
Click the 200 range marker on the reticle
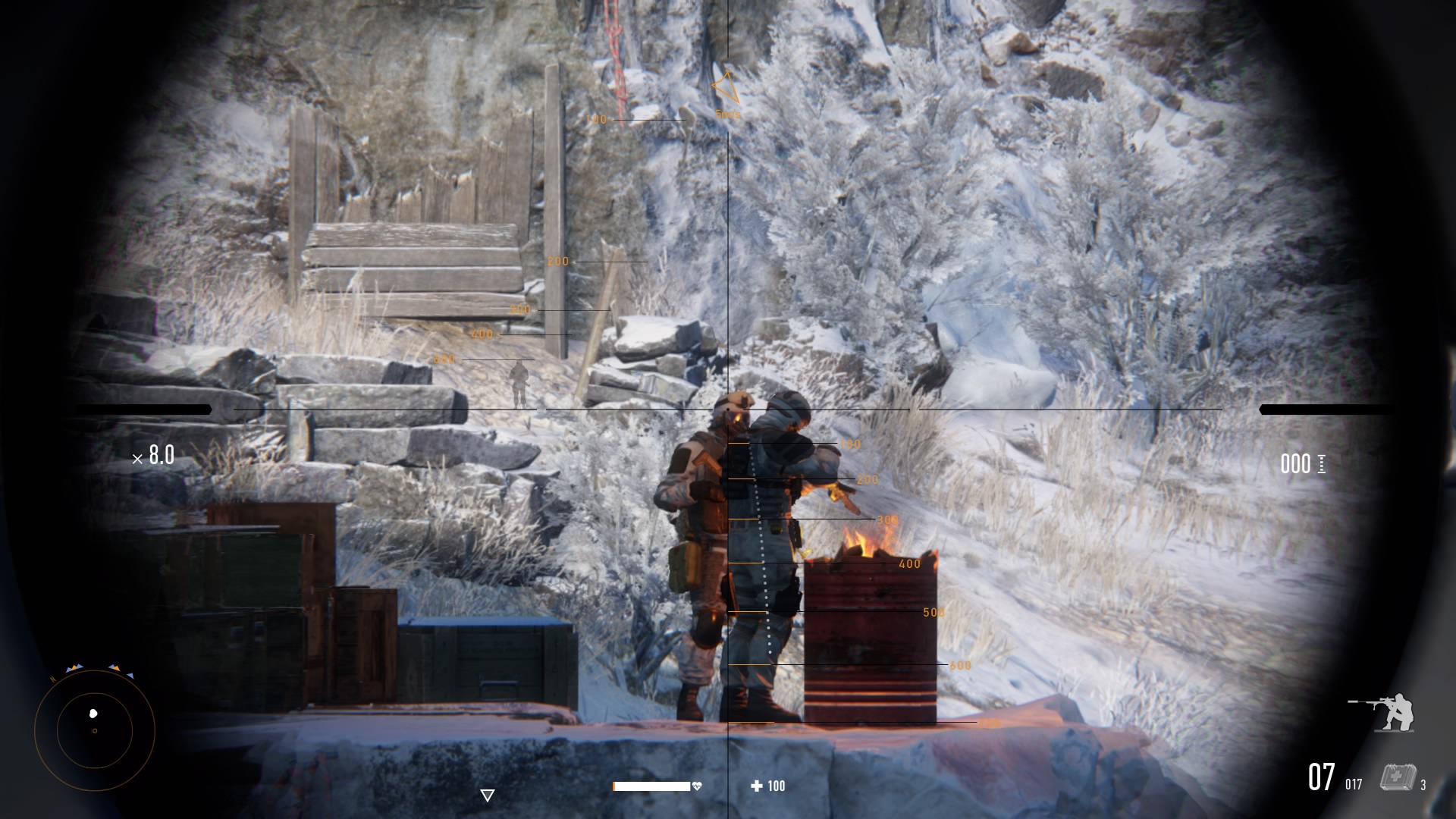[557, 261]
